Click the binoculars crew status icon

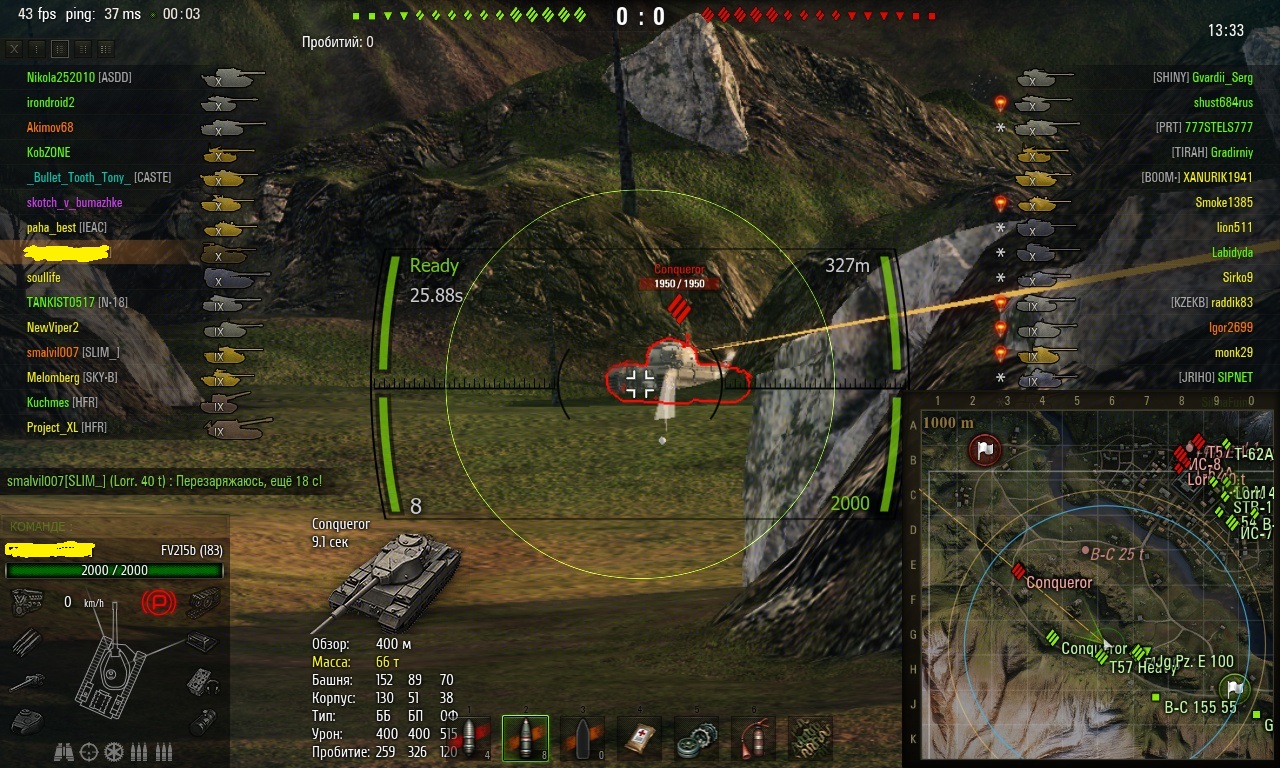click(63, 750)
